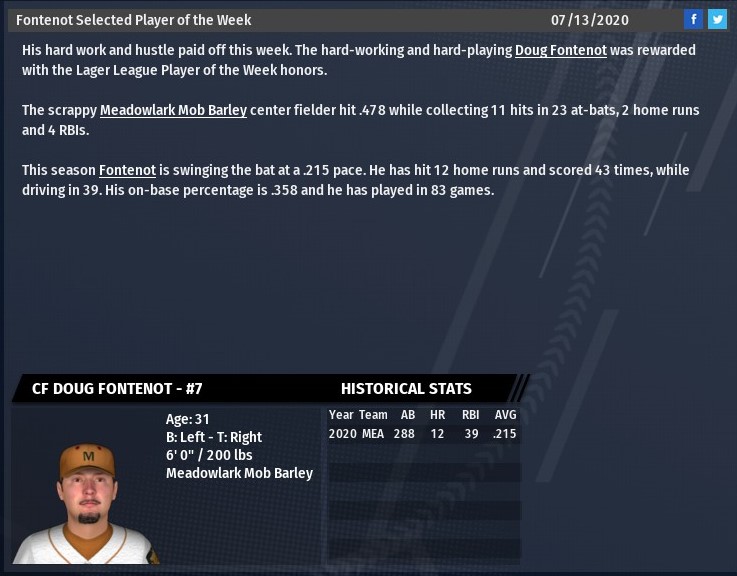Image resolution: width=737 pixels, height=576 pixels.
Task: Select the 2020 MEA historical stats row
Action: (x=423, y=434)
